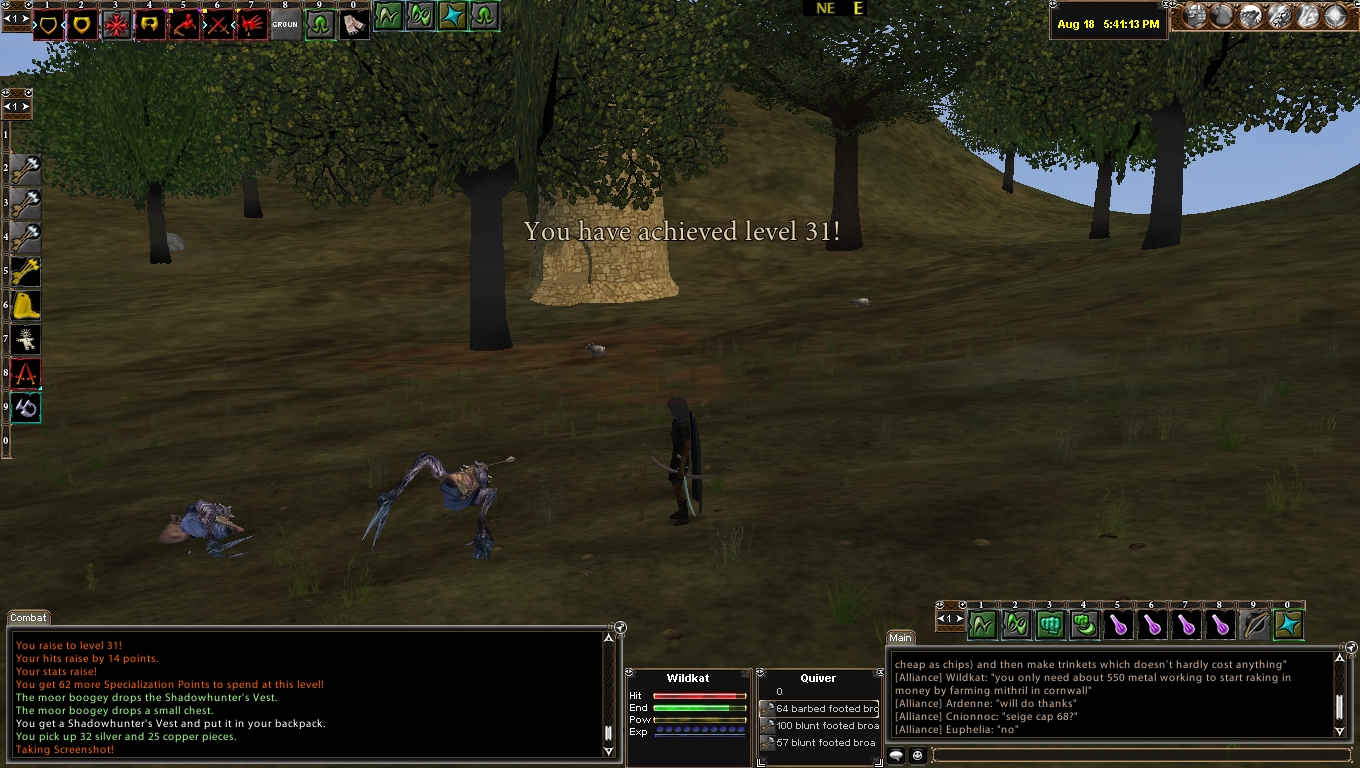Screen dimensions: 1360x768
Task: Activate the green fist ability
Action: [x=1050, y=625]
